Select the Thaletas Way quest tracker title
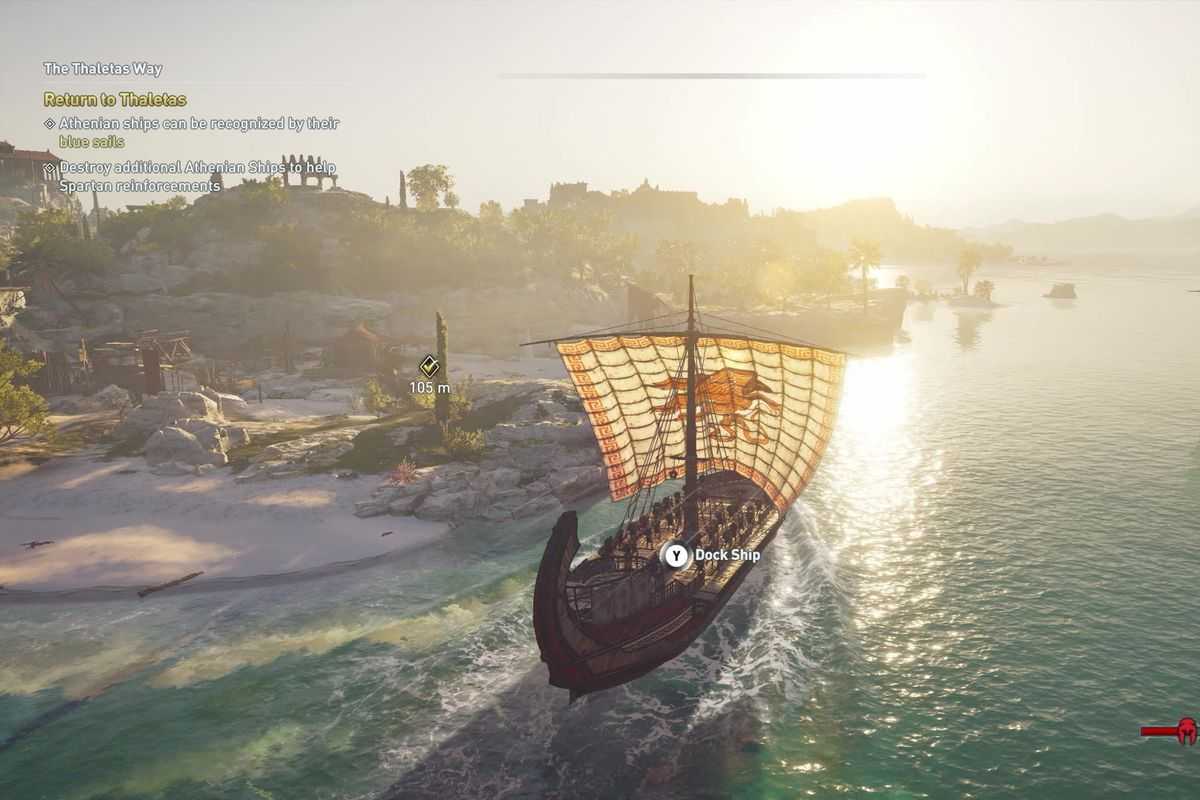The image size is (1200, 800). point(102,69)
